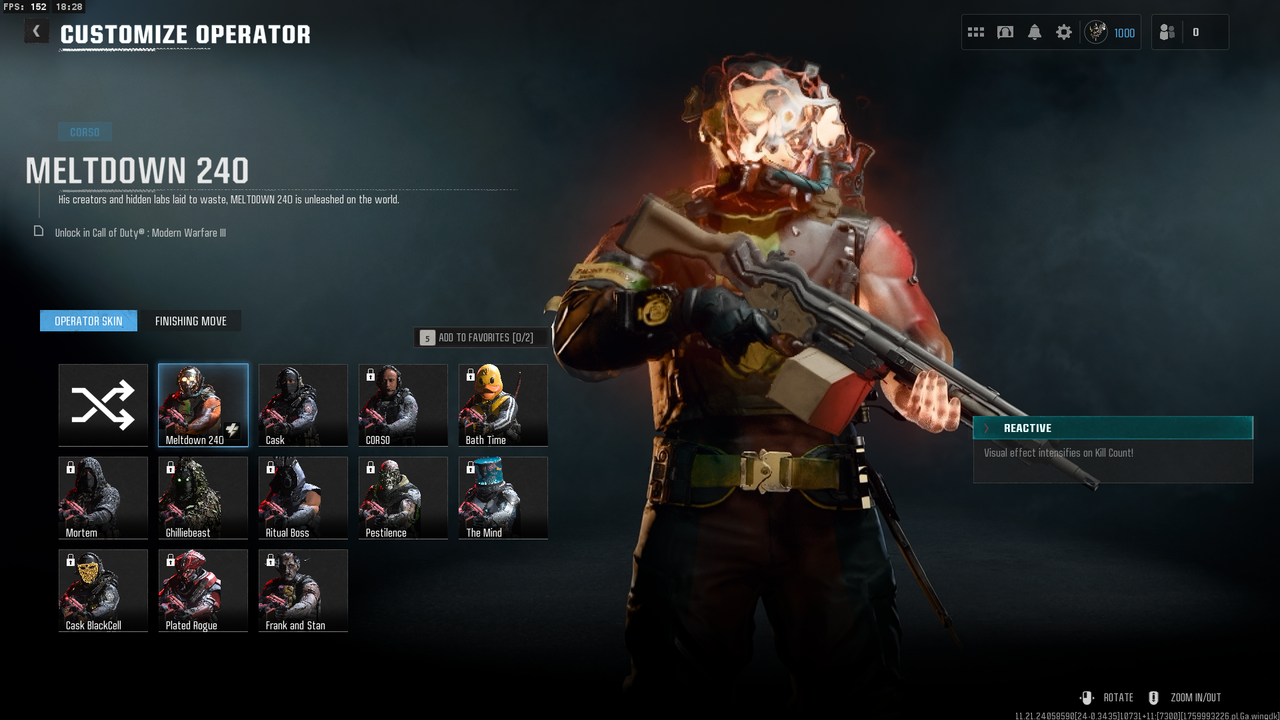Pick The Mind operator skin
The height and width of the screenshot is (720, 1280).
(x=503, y=498)
